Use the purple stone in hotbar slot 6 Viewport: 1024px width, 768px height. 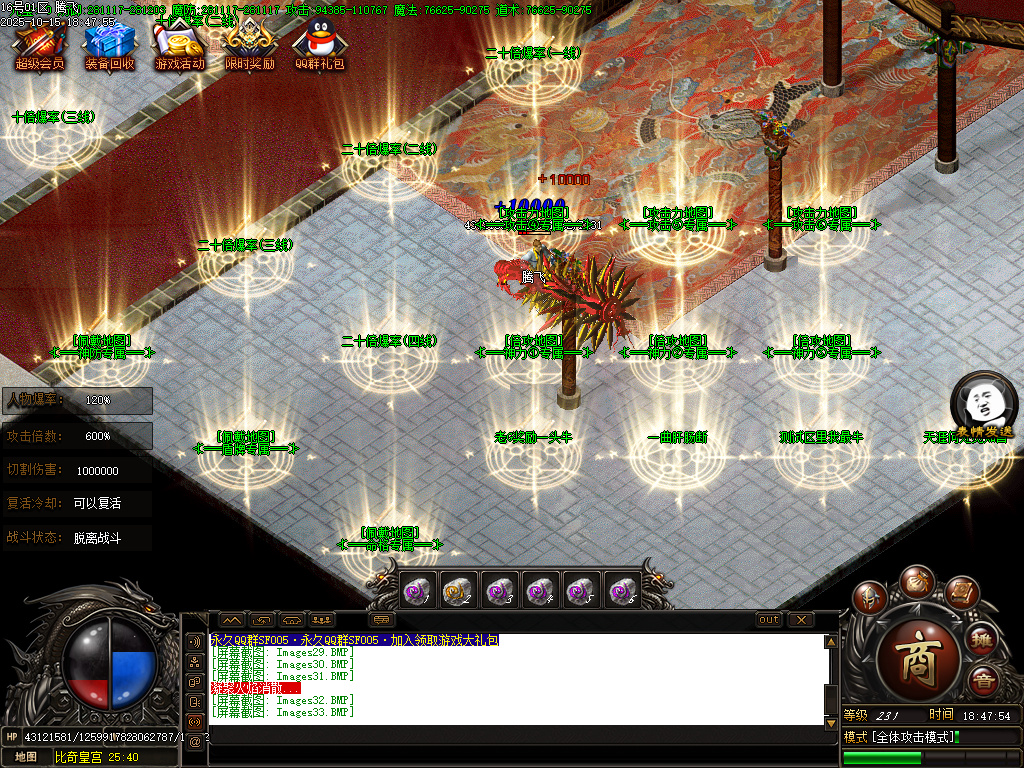point(622,592)
